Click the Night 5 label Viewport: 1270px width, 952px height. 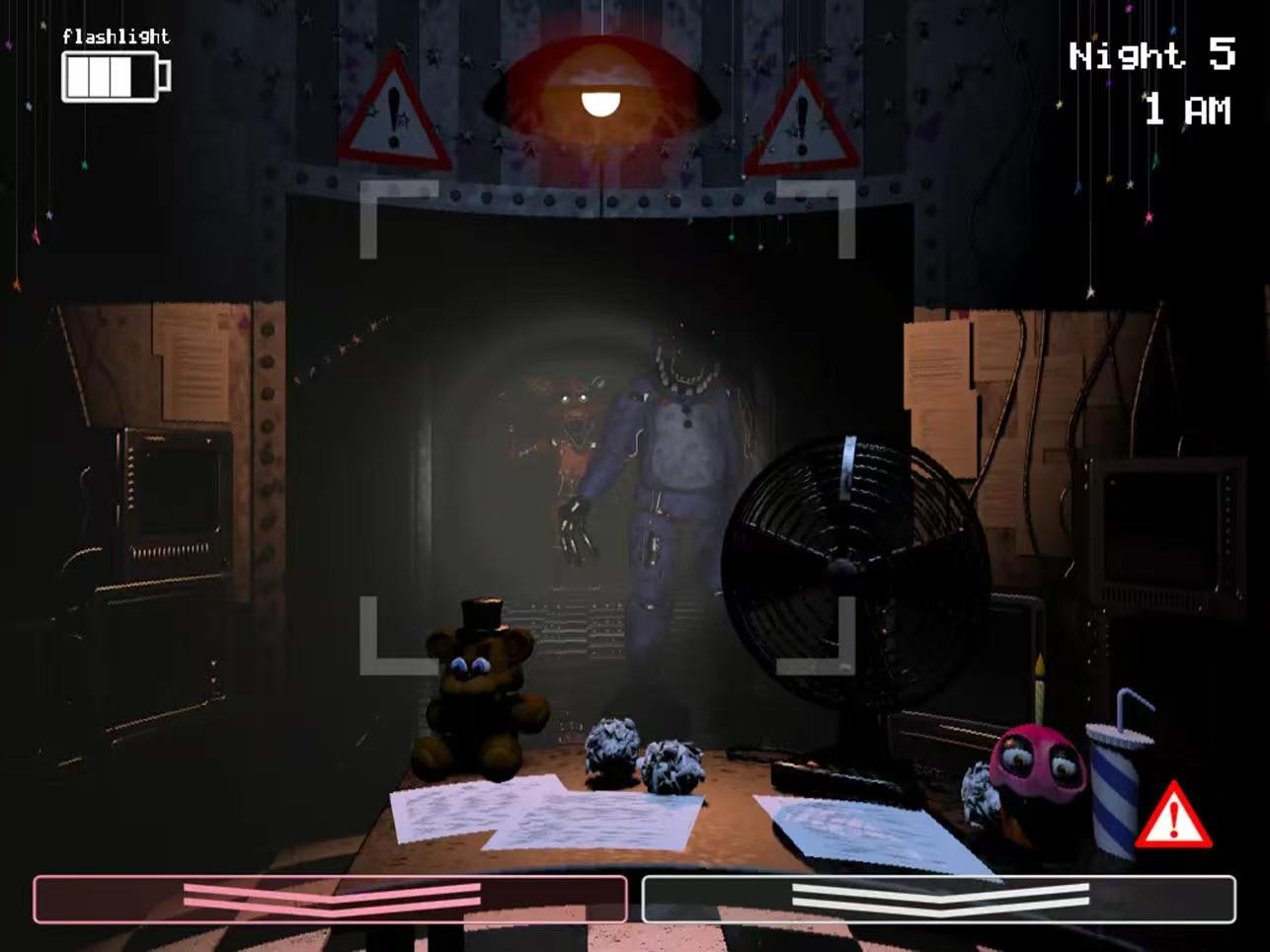click(x=1151, y=56)
